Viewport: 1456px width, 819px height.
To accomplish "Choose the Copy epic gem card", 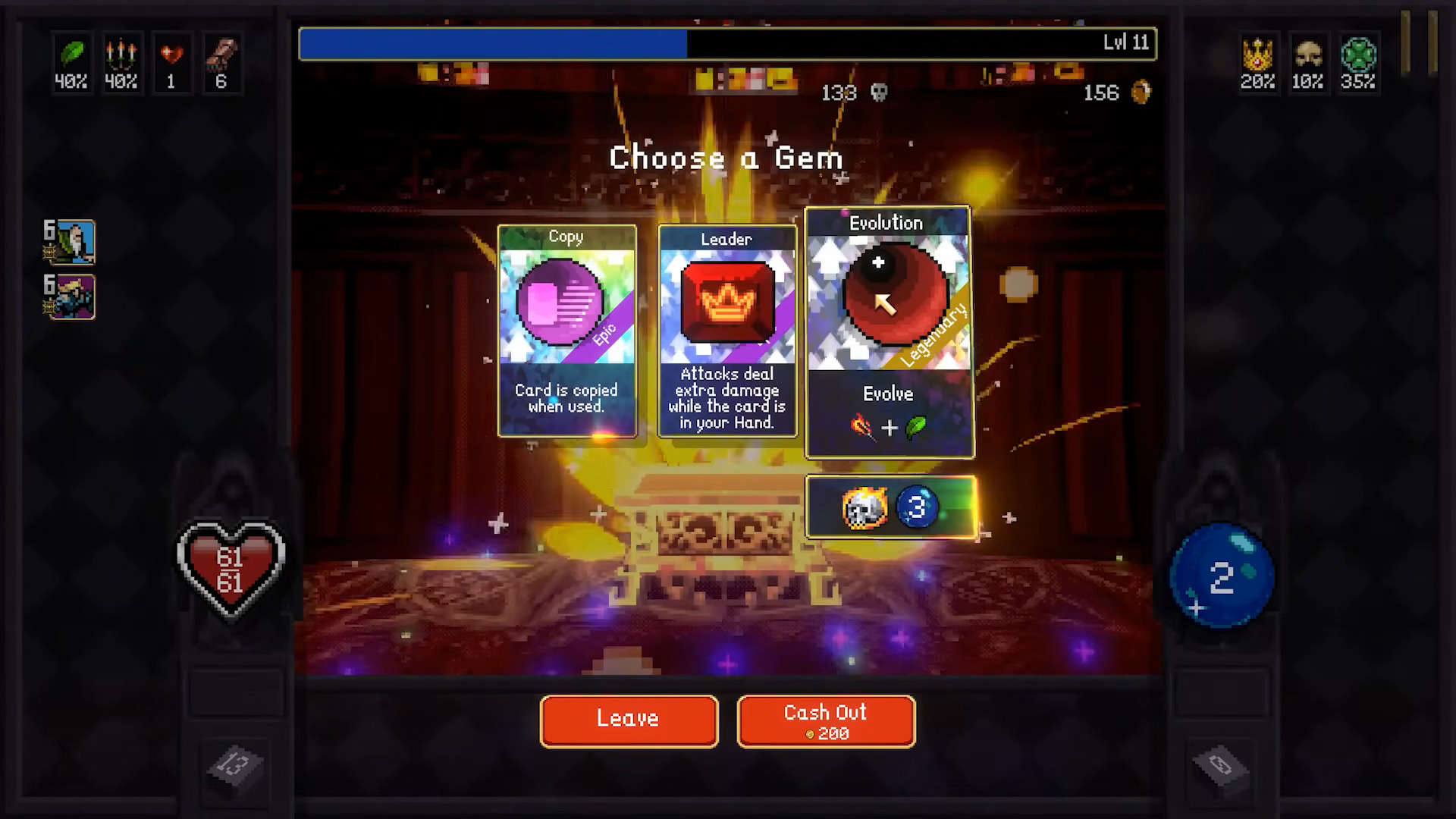I will 566,331.
